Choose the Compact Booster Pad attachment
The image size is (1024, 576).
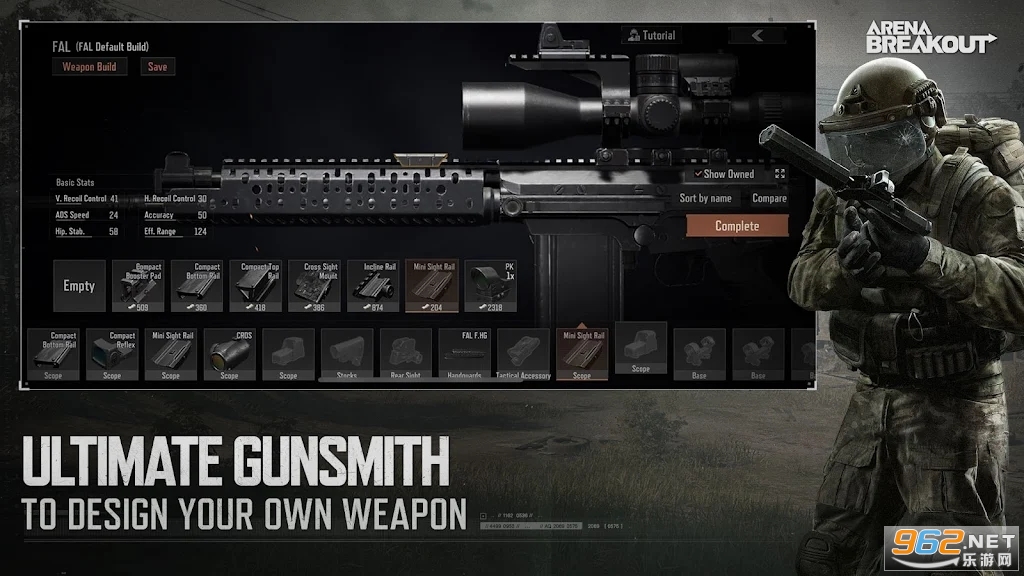[138, 286]
